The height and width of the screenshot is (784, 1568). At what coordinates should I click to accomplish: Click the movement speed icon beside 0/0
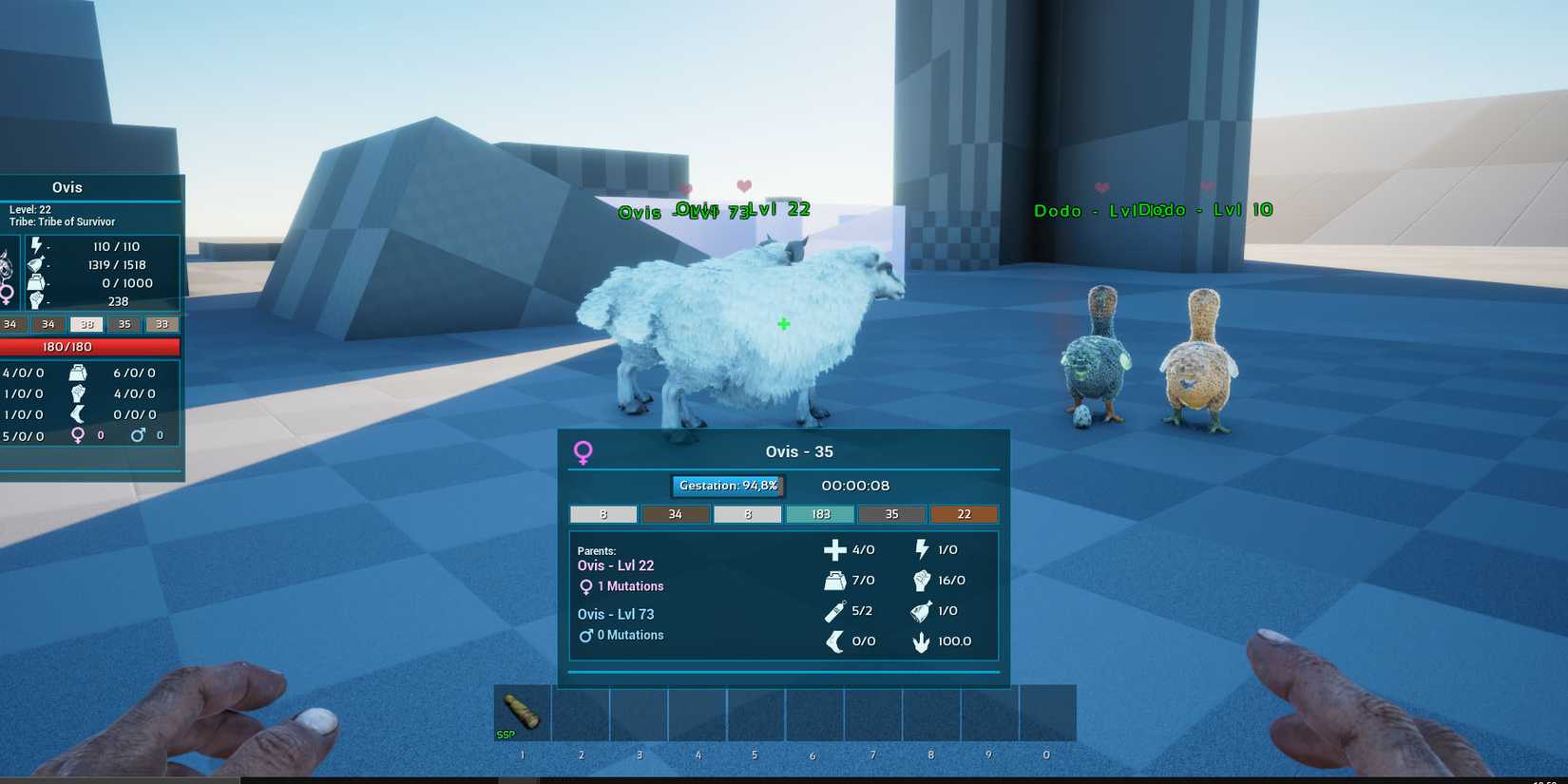834,641
